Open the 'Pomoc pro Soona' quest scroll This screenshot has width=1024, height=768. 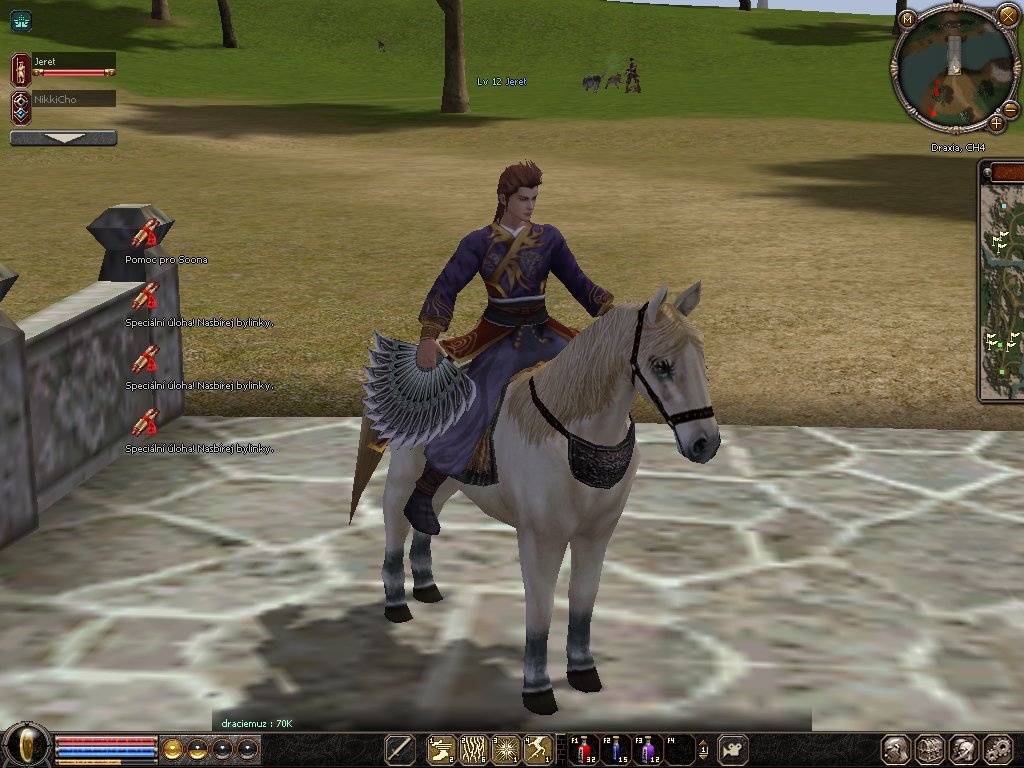click(x=146, y=235)
